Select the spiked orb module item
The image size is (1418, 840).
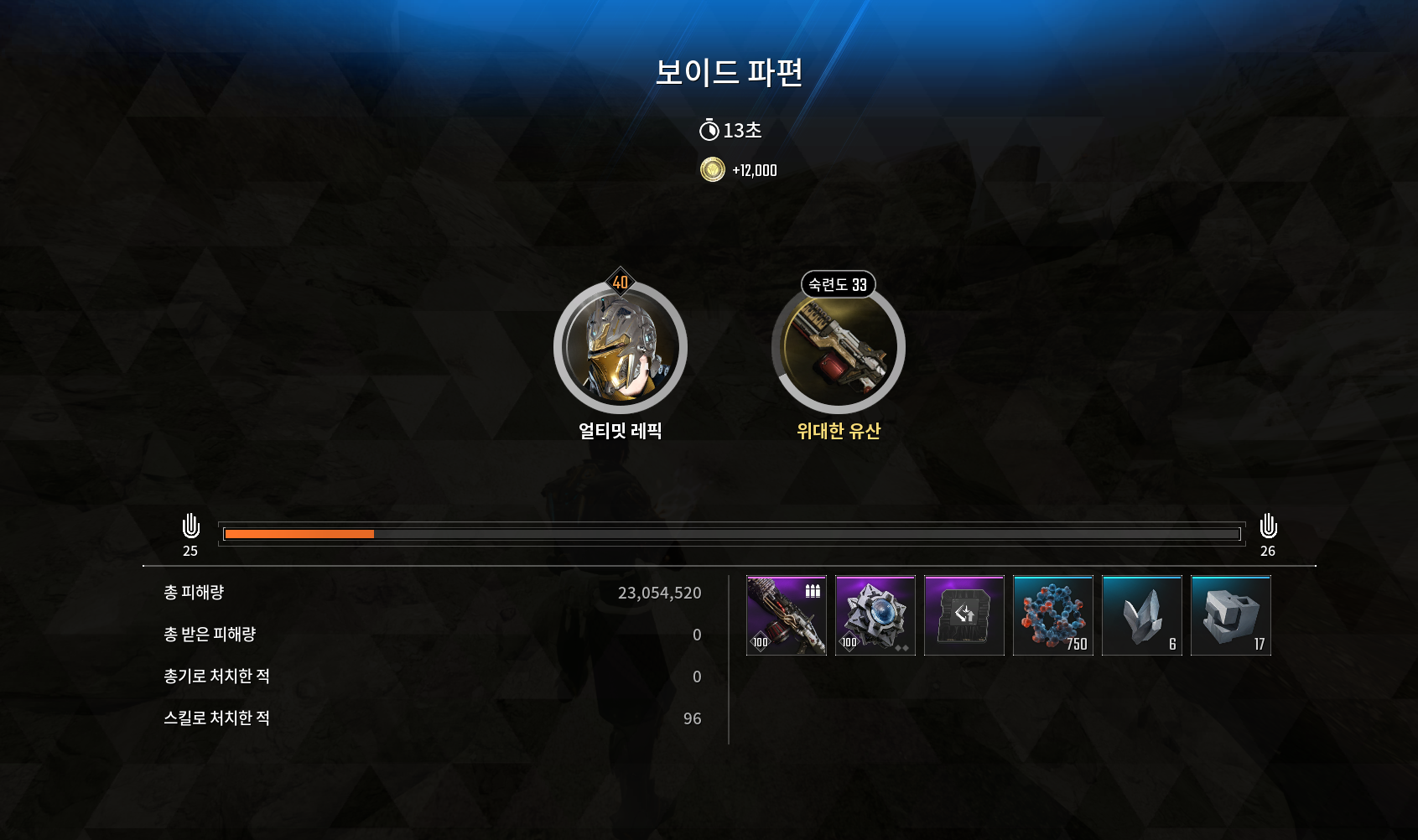point(875,616)
